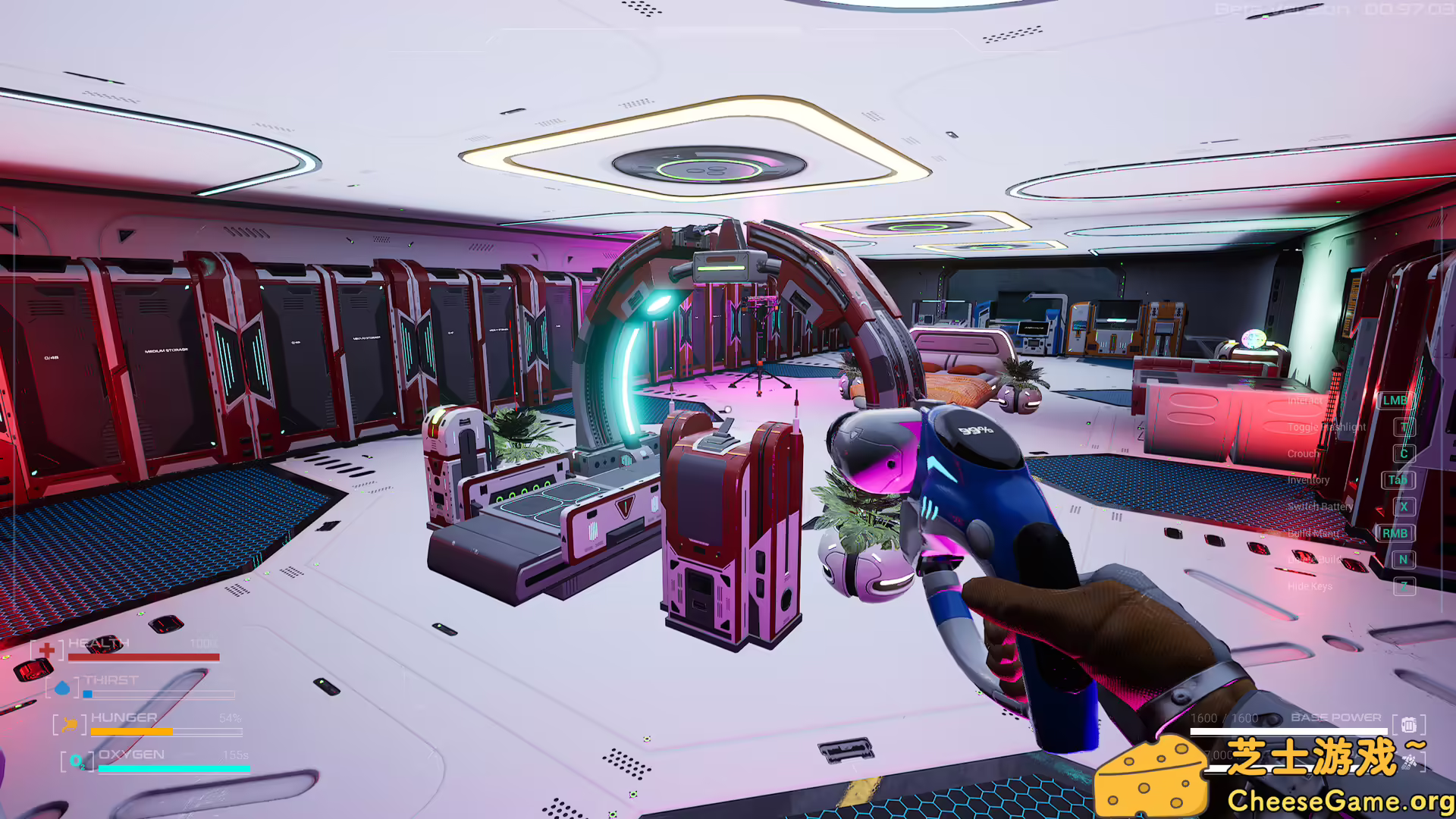Open the Inventory Tab entry
This screenshot has width=1456, height=819.
coord(1397,479)
